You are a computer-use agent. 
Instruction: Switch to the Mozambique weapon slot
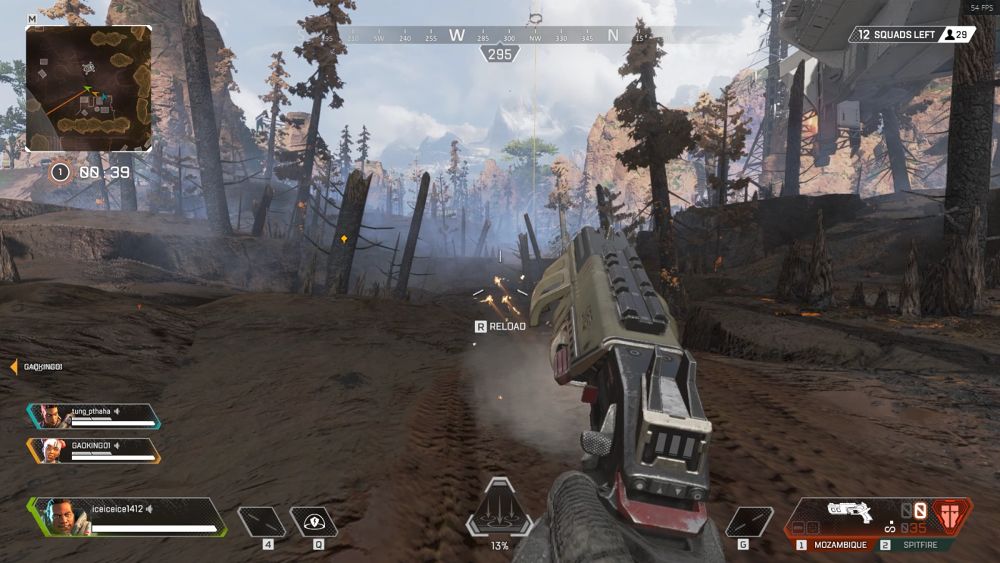[834, 546]
